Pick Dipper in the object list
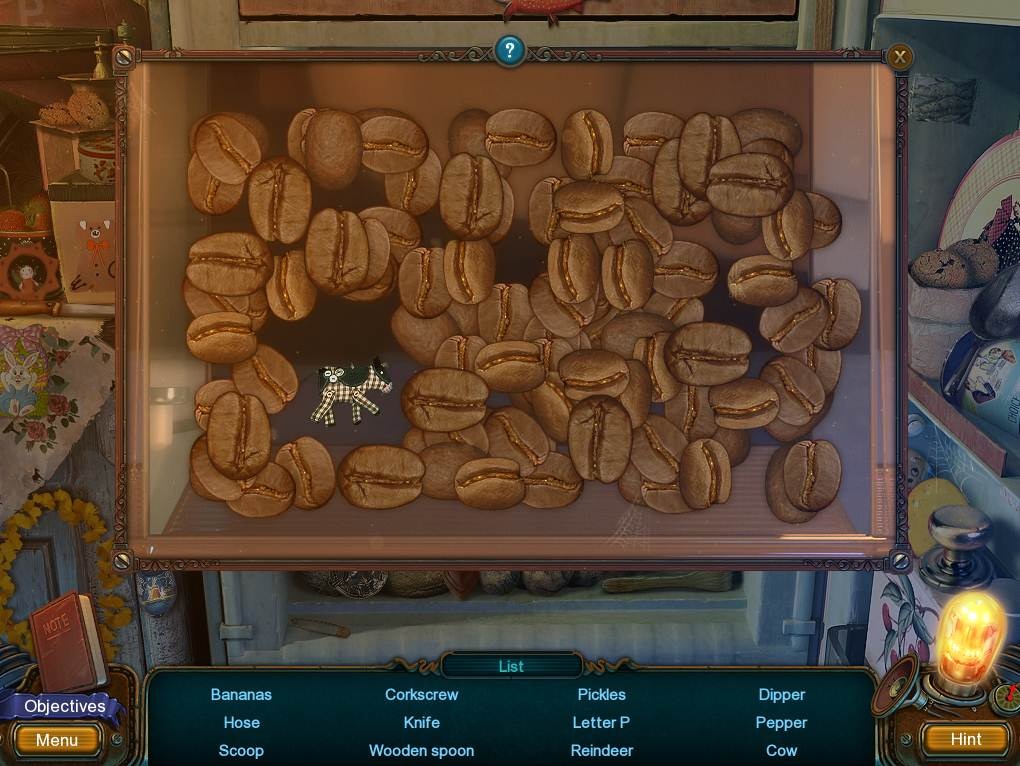Image resolution: width=1020 pixels, height=766 pixels. 781,694
